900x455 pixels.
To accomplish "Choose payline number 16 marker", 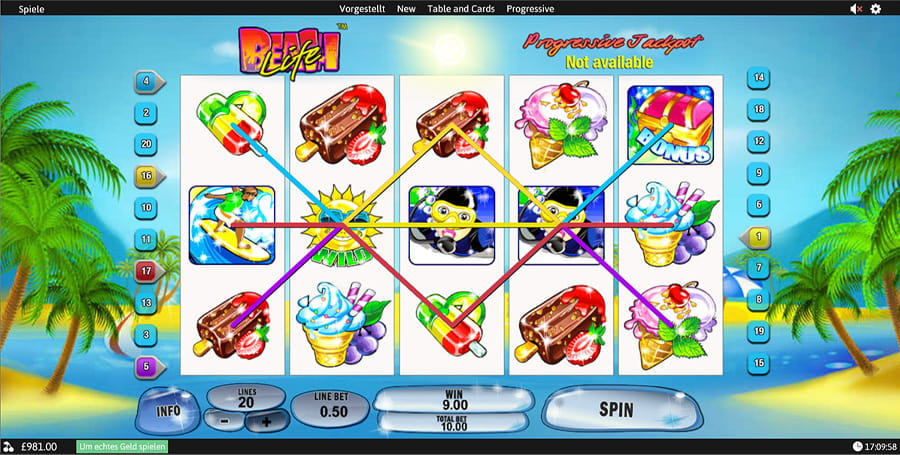I will point(147,176).
